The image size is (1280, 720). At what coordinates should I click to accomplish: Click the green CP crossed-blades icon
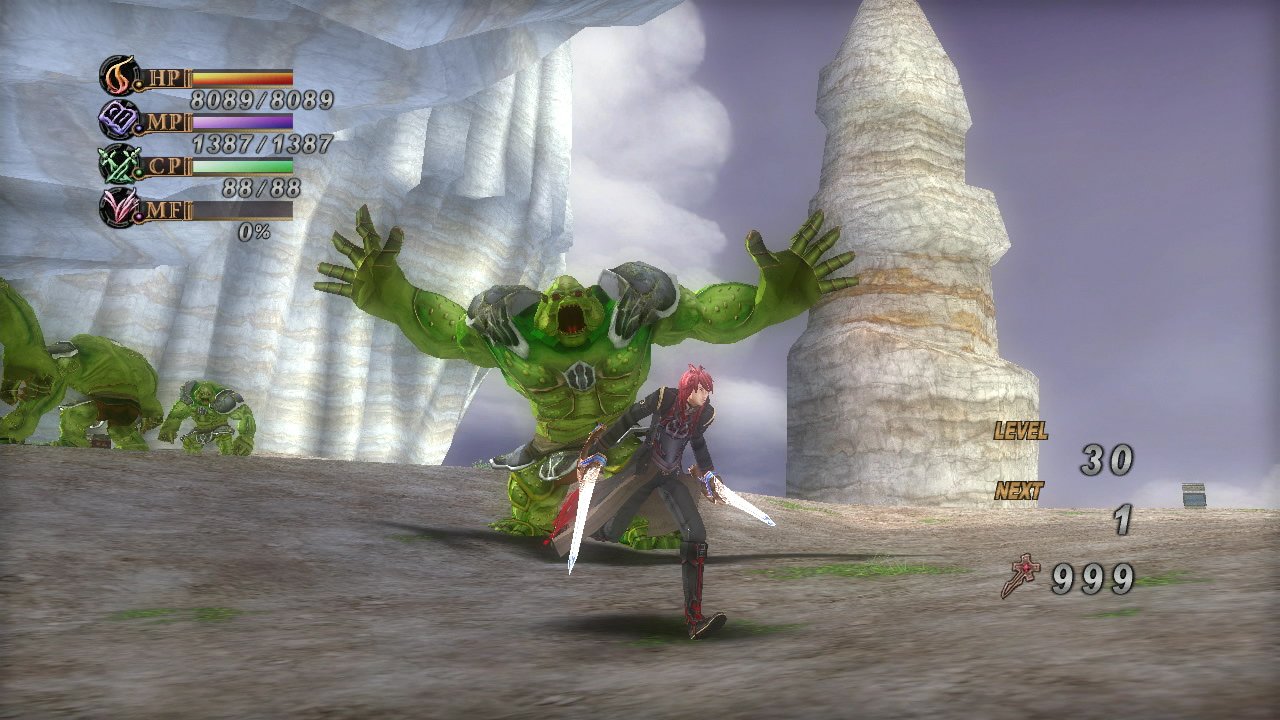118,164
